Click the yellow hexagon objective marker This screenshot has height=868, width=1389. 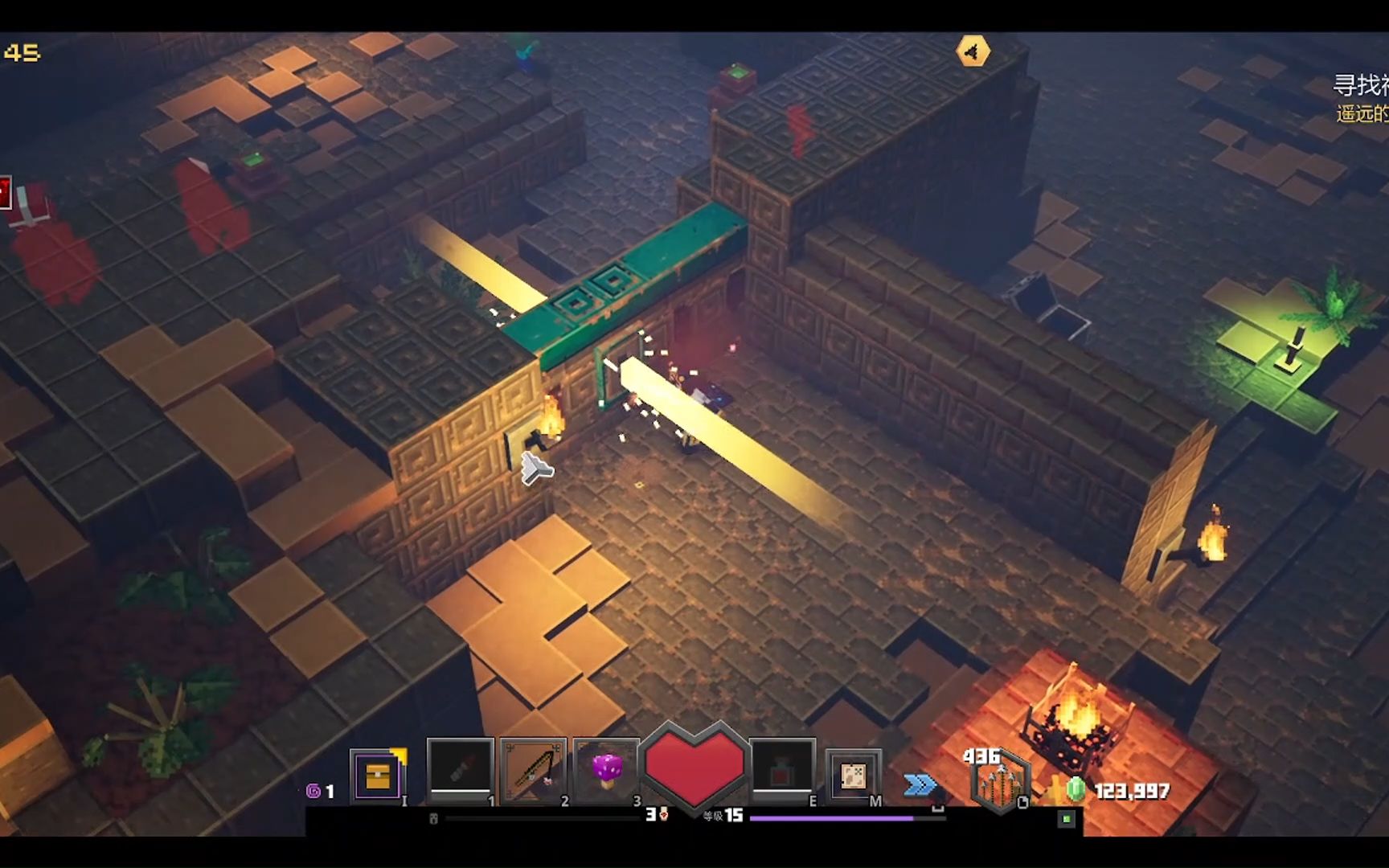pyautogui.click(x=973, y=52)
